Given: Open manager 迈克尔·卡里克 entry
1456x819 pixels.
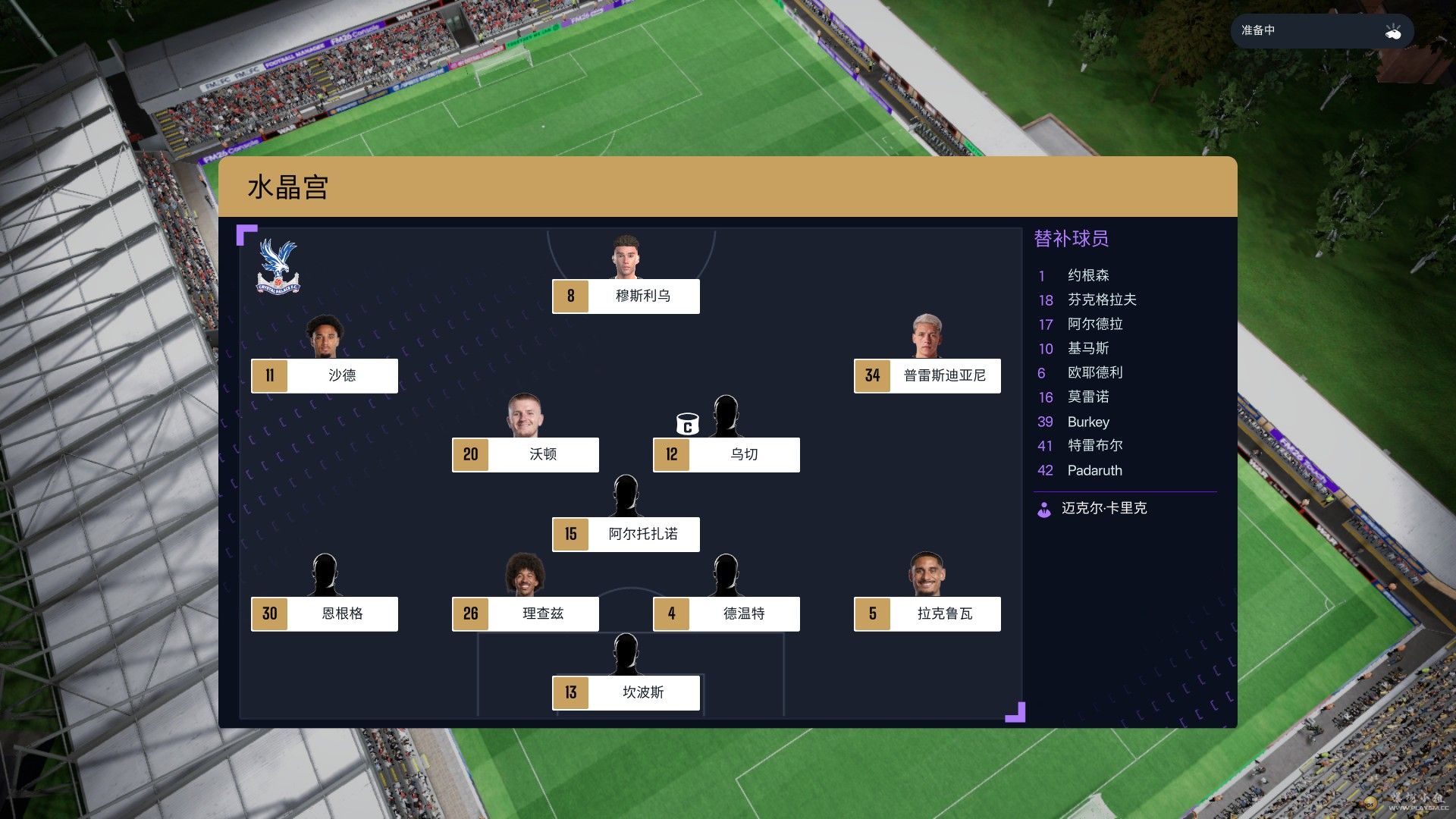Looking at the screenshot, I should click(1103, 508).
